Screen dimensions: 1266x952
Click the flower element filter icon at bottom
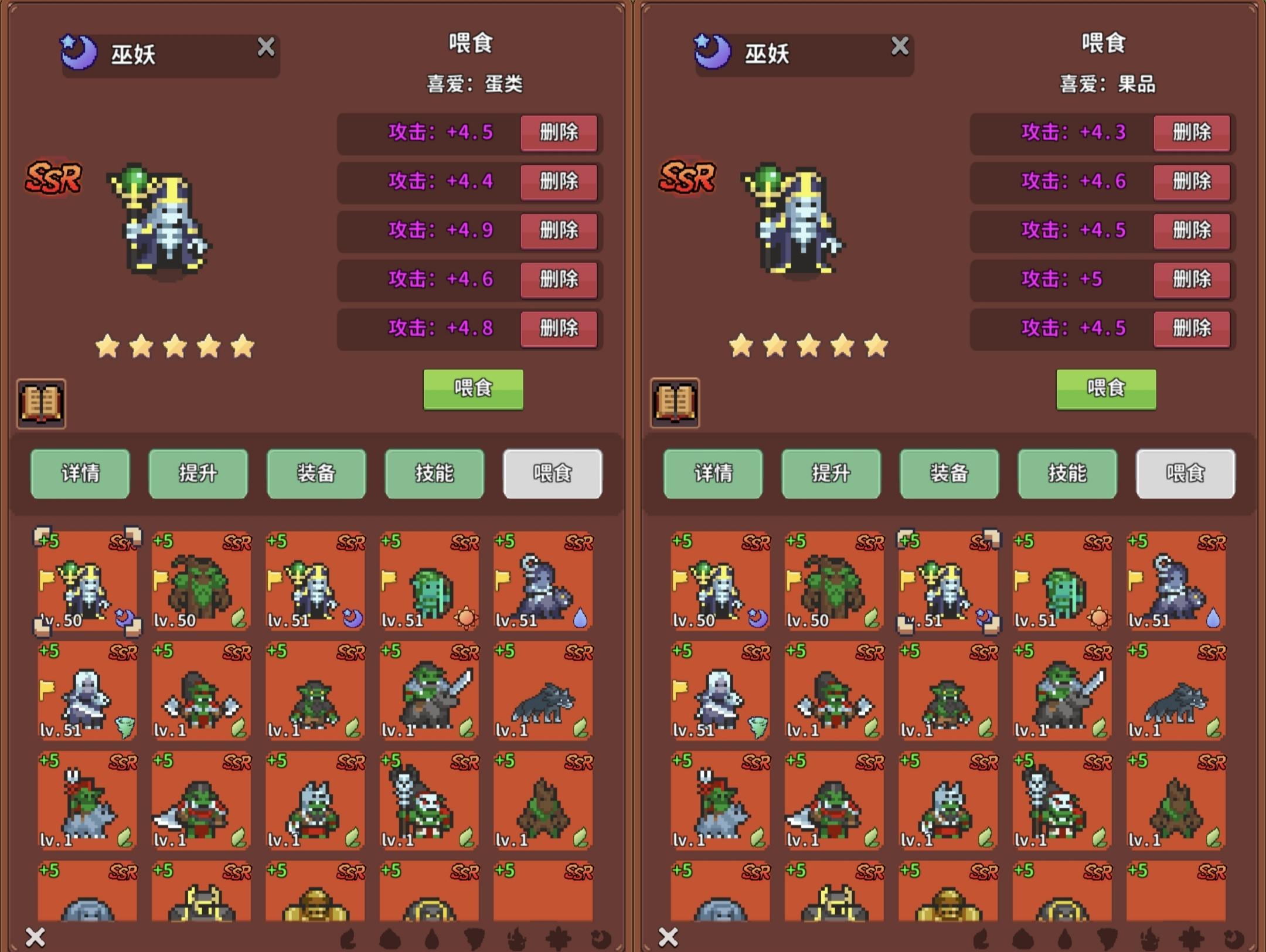[558, 939]
